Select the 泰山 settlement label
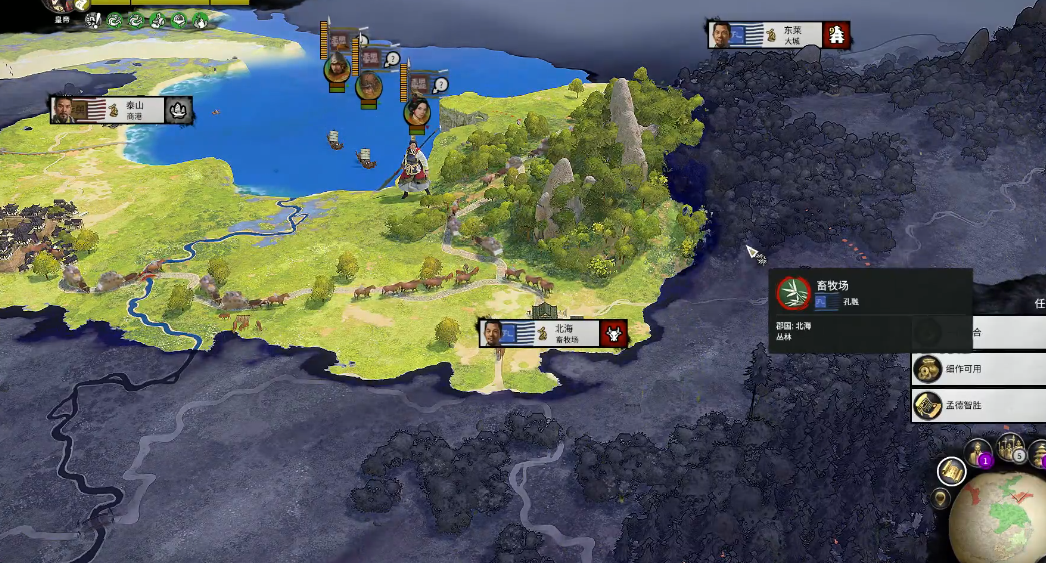This screenshot has height=563, width=1046. point(121,110)
